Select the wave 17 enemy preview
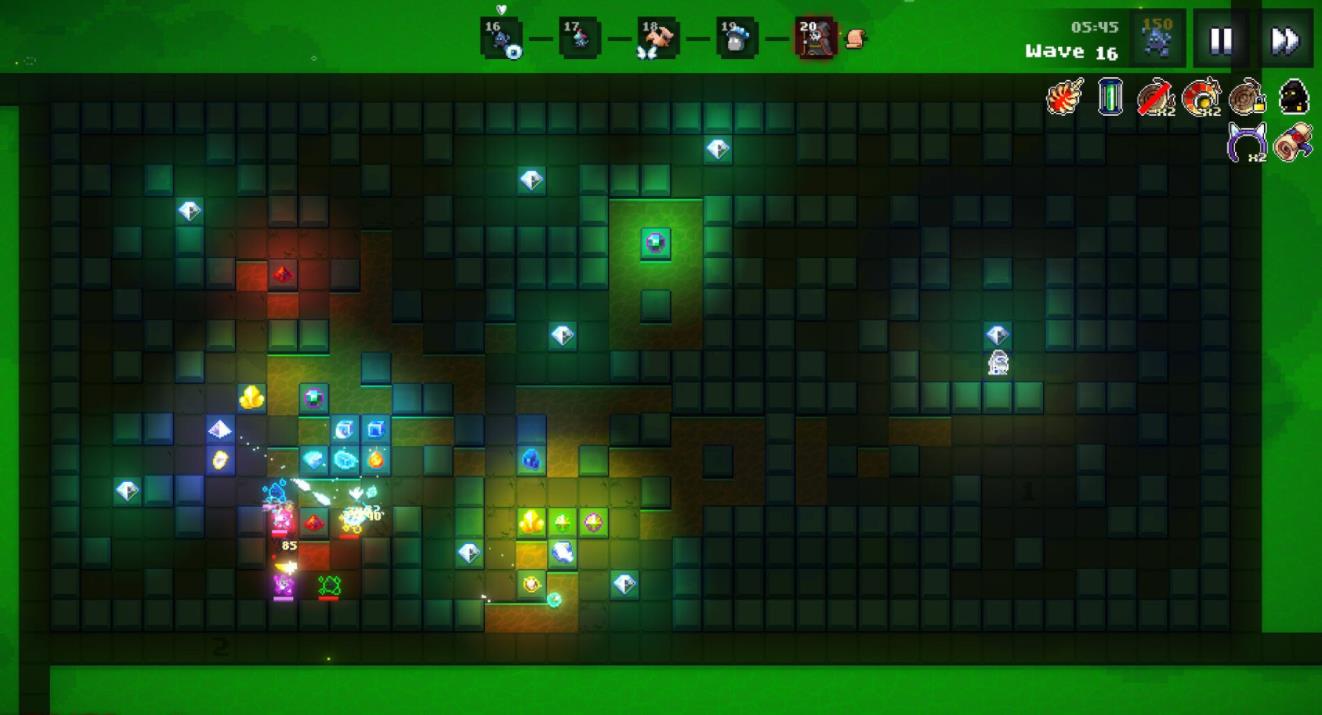 click(x=579, y=39)
